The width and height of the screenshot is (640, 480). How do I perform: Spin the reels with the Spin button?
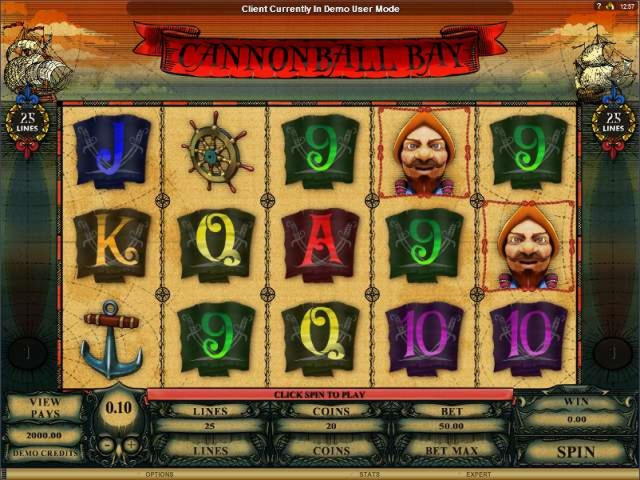click(575, 451)
